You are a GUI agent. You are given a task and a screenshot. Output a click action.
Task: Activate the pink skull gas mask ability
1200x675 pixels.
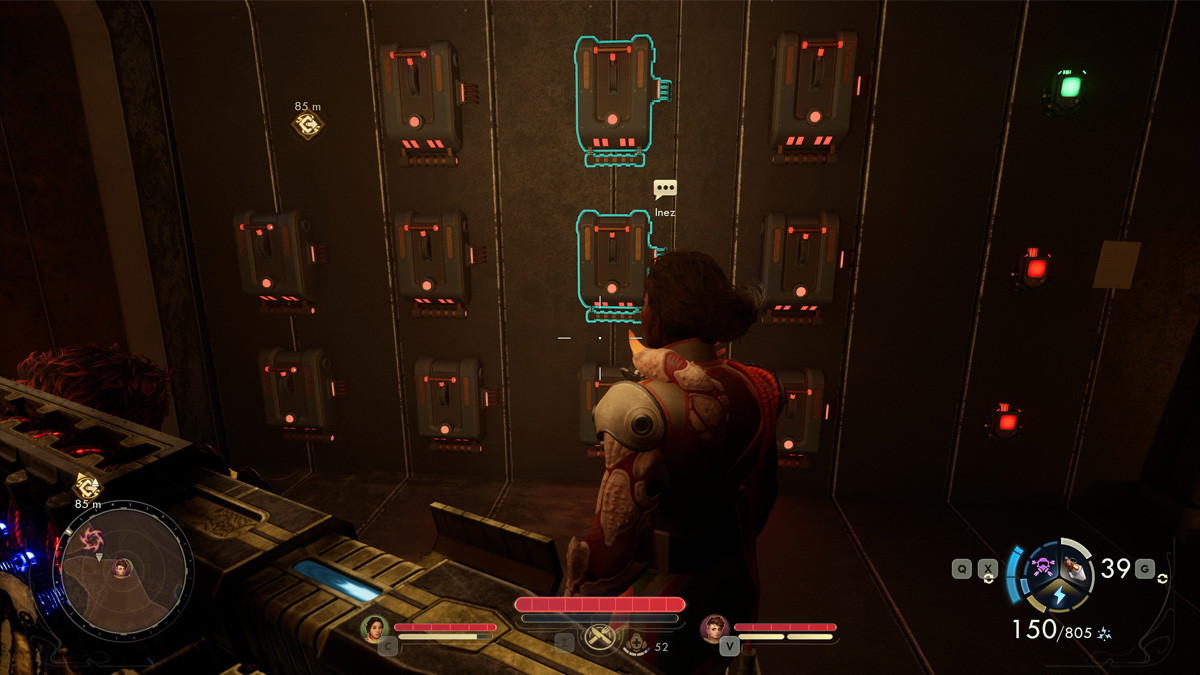pyautogui.click(x=1045, y=566)
